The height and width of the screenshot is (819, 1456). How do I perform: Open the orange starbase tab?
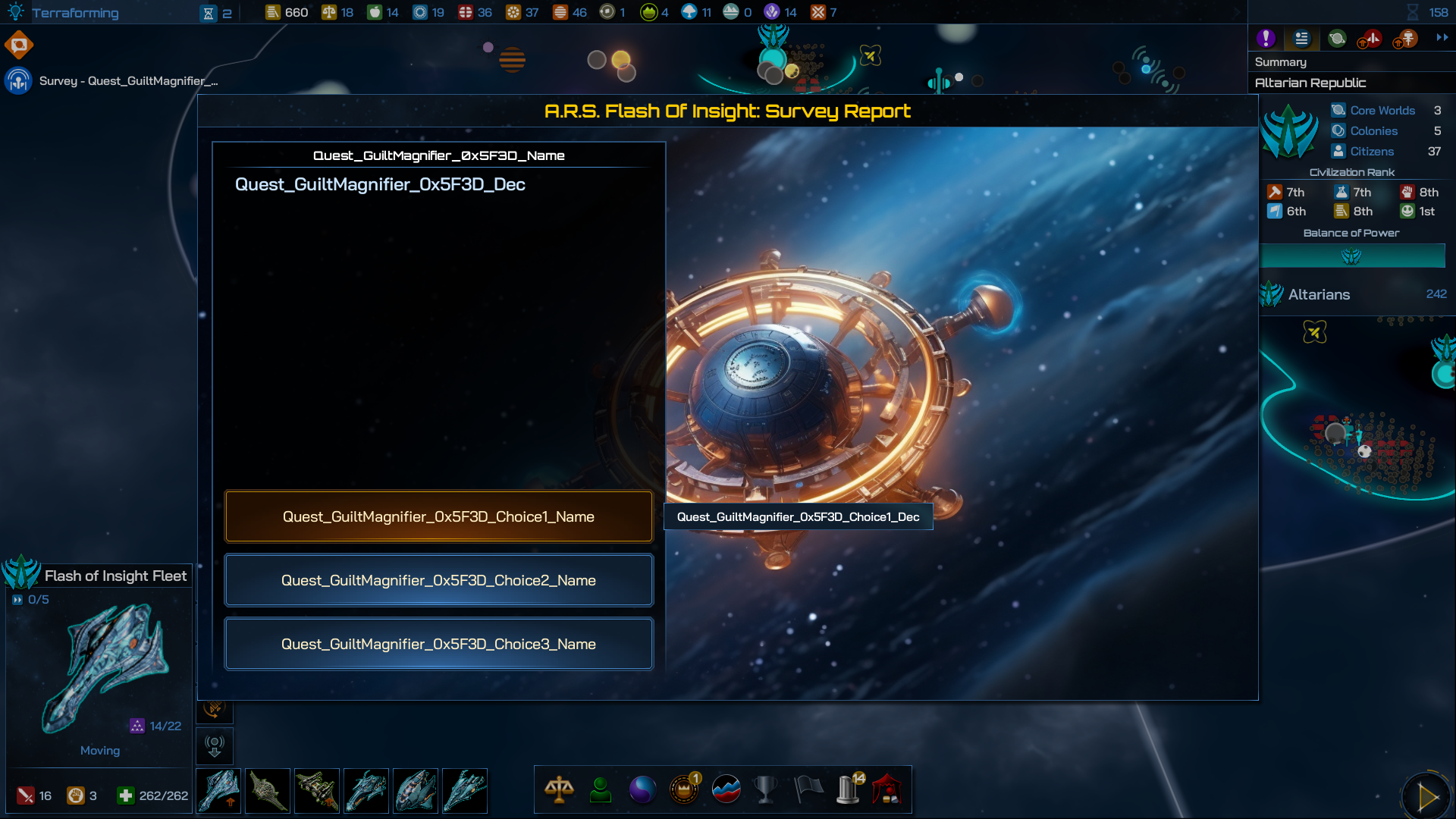[x=1406, y=38]
